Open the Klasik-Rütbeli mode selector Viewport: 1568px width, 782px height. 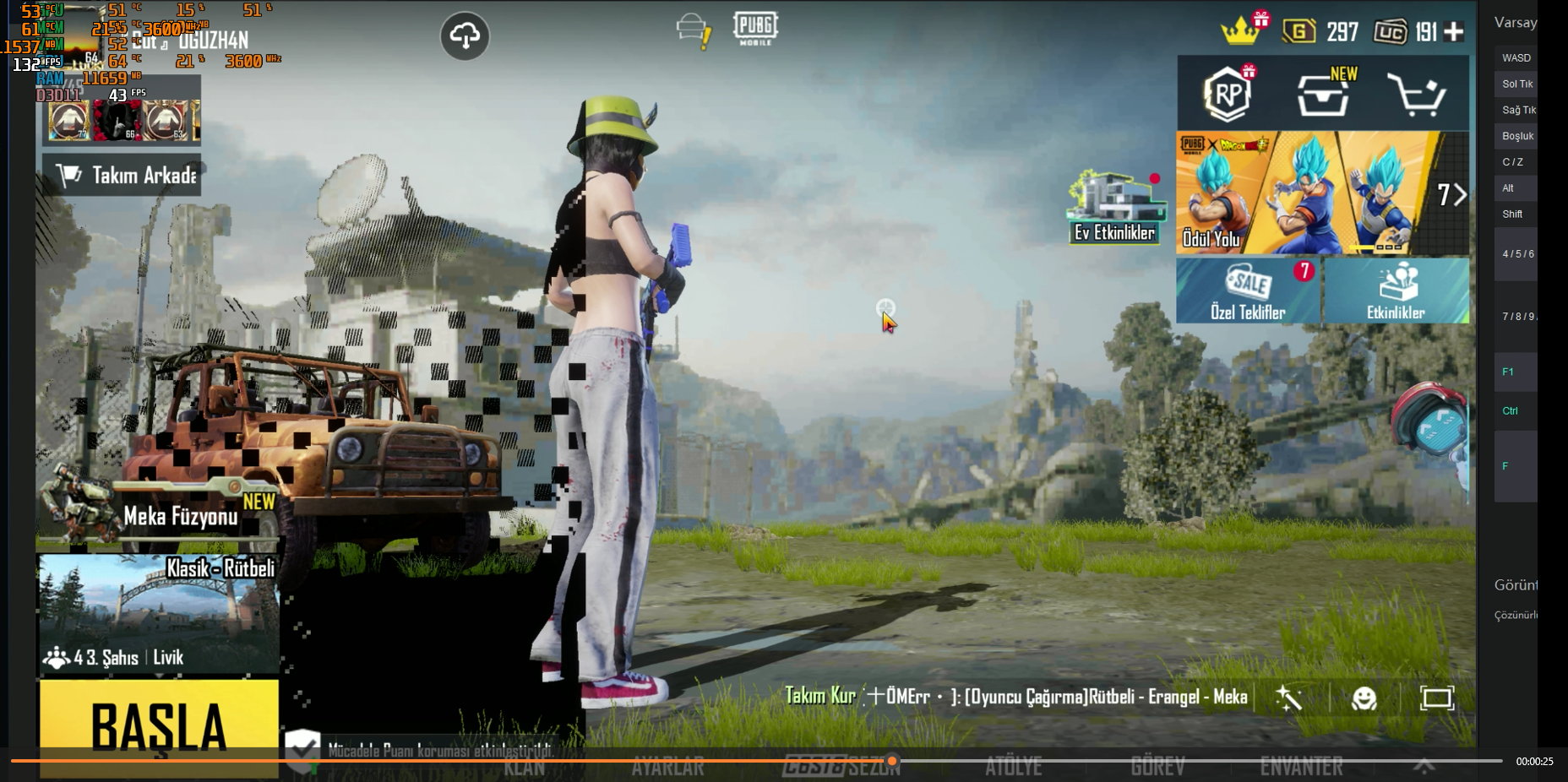click(x=159, y=614)
